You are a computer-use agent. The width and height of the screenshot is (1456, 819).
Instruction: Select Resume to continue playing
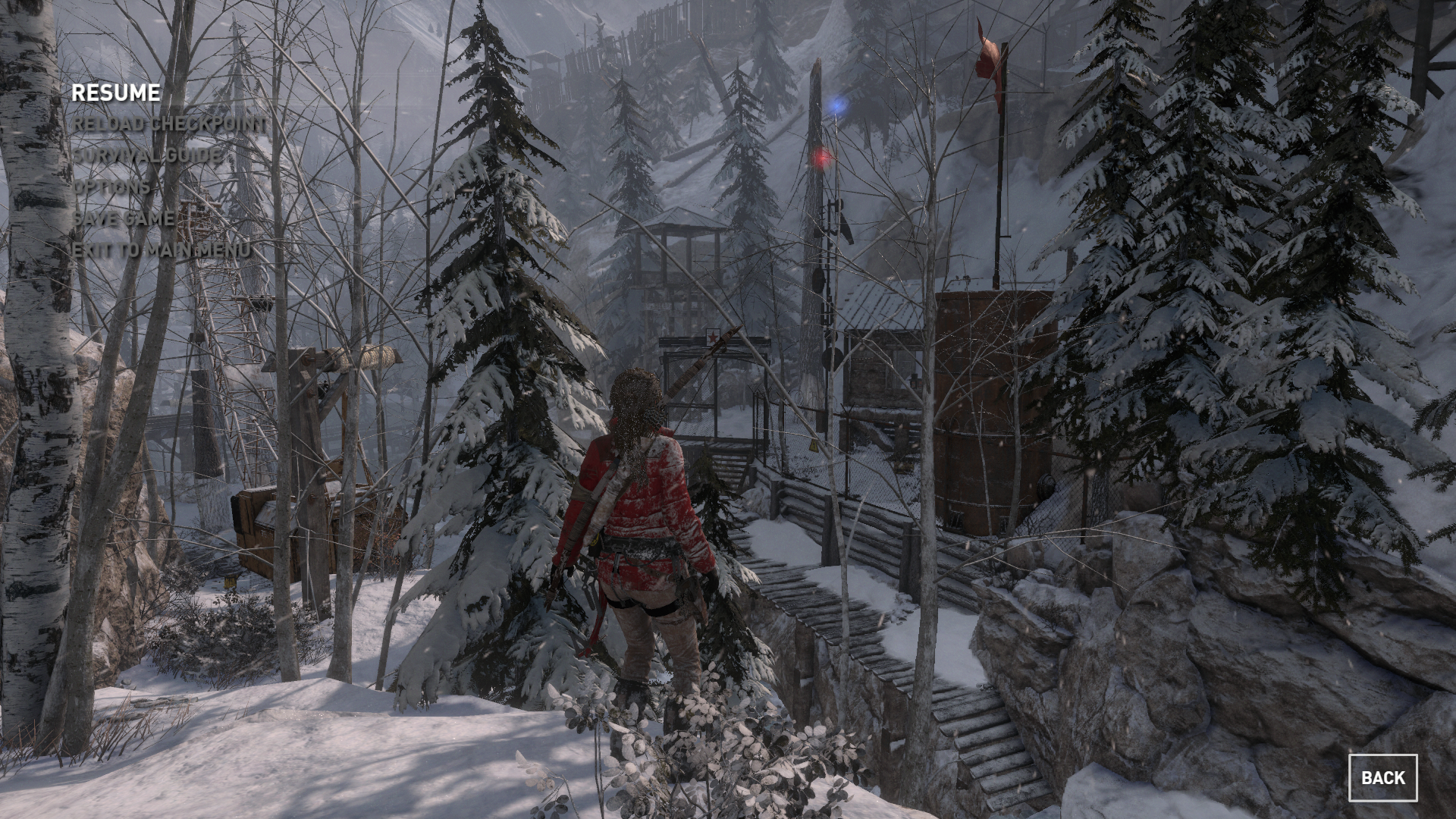click(116, 93)
